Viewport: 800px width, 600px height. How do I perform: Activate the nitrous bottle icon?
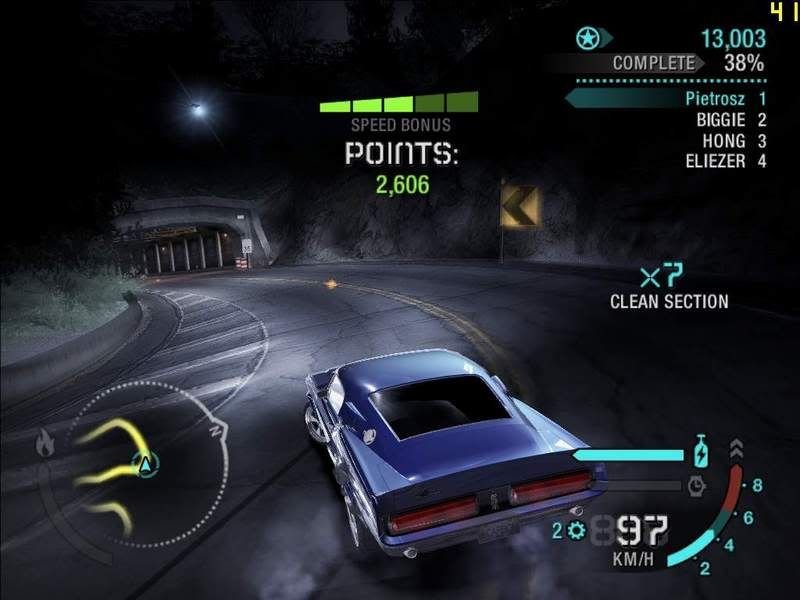pyautogui.click(x=702, y=453)
